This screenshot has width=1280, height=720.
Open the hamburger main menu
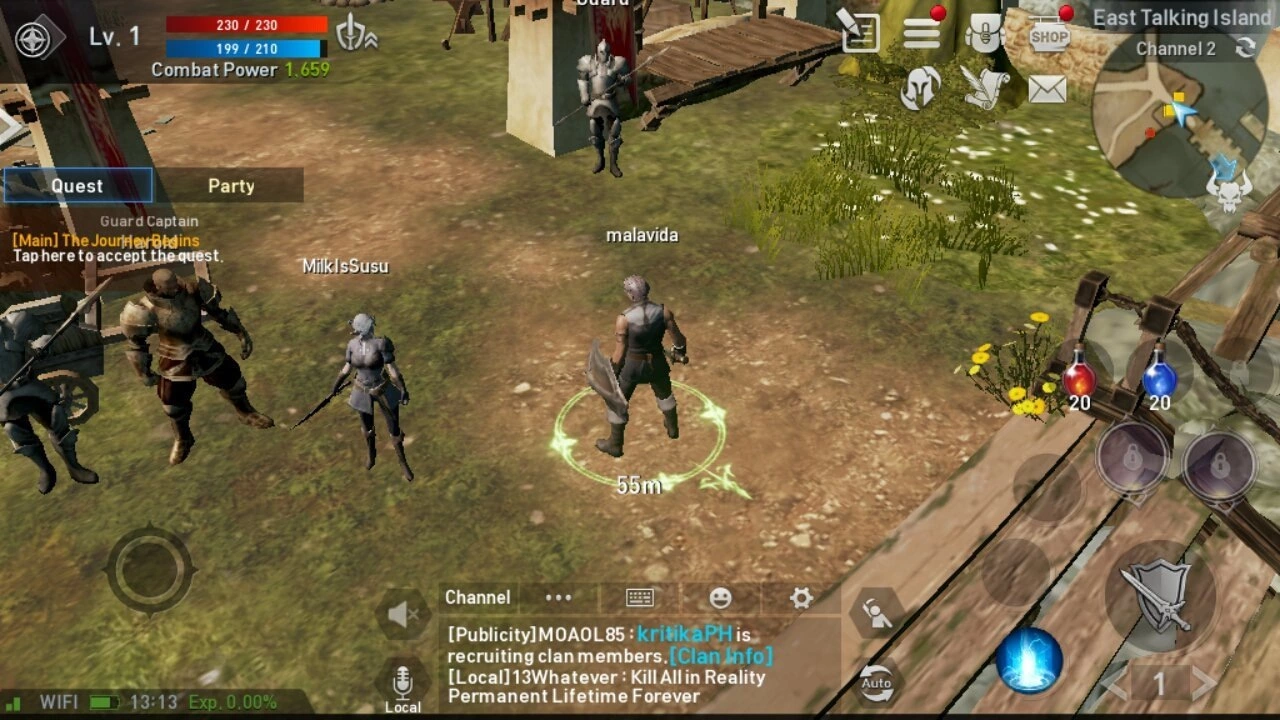[x=921, y=34]
